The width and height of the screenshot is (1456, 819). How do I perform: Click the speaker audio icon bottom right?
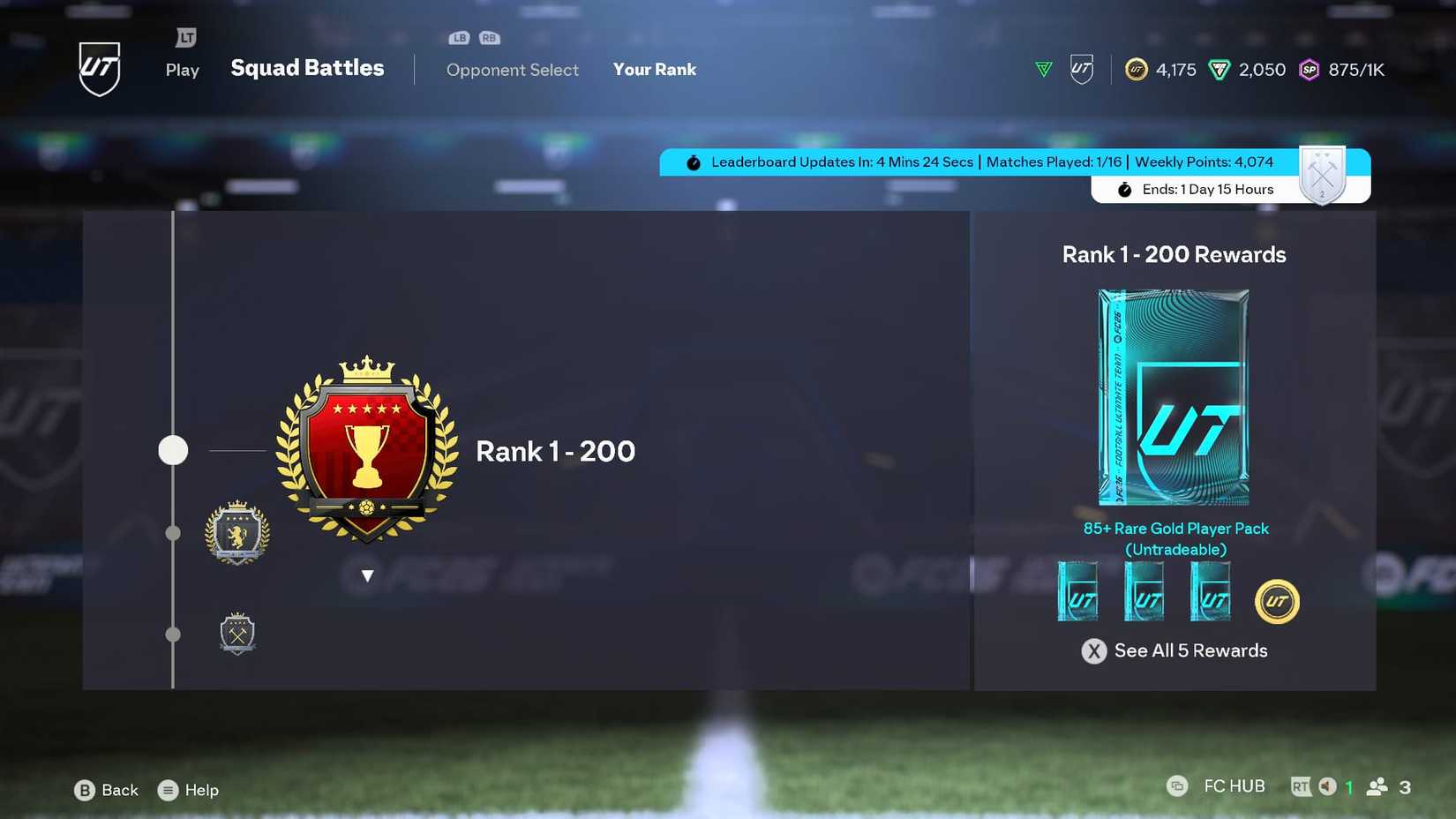[1328, 785]
